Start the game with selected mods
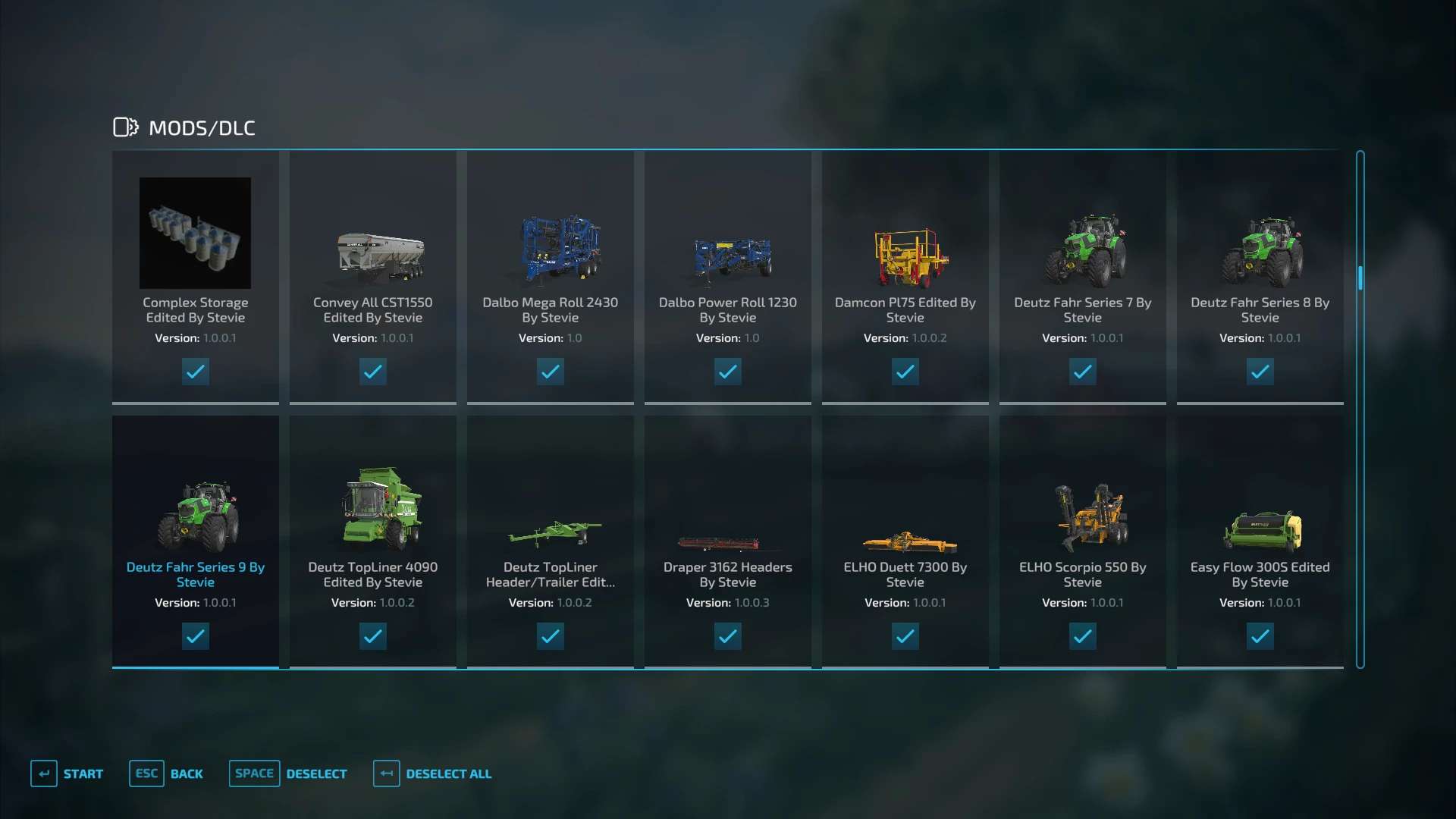This screenshot has height=819, width=1456. click(67, 773)
